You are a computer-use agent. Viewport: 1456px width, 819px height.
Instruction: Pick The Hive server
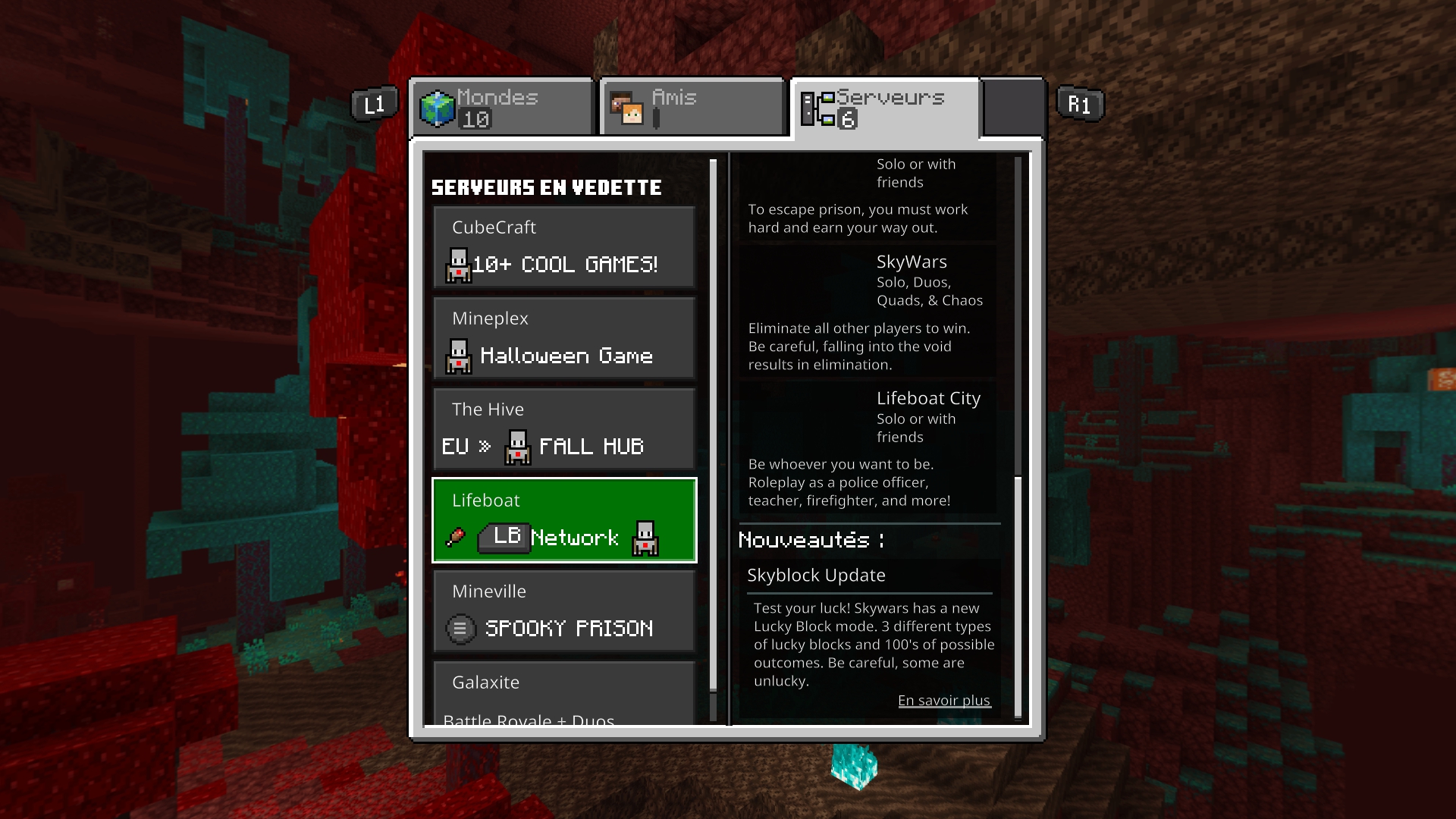click(x=564, y=429)
